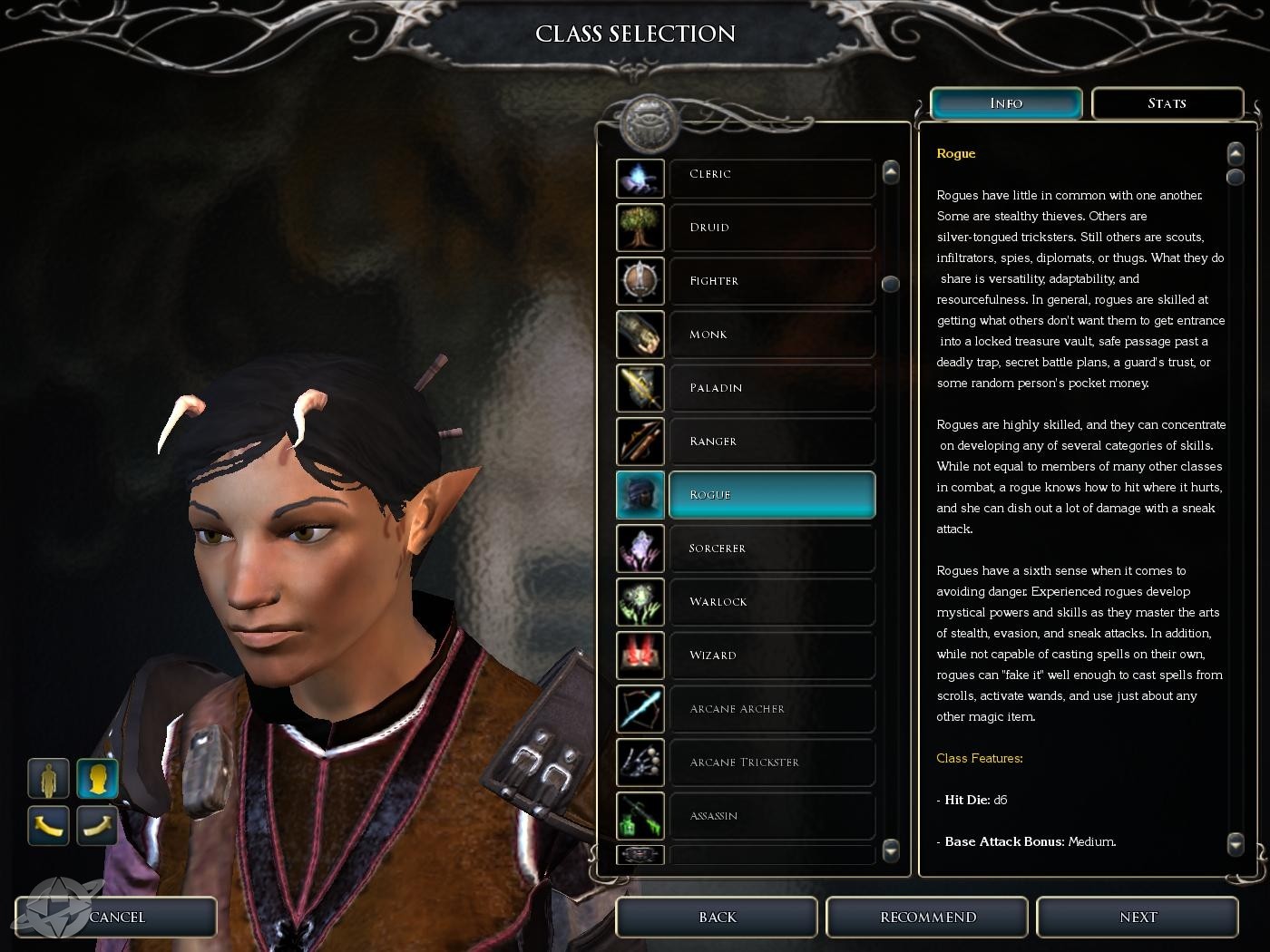Go back to the previous step
1270x952 pixels.
(717, 918)
